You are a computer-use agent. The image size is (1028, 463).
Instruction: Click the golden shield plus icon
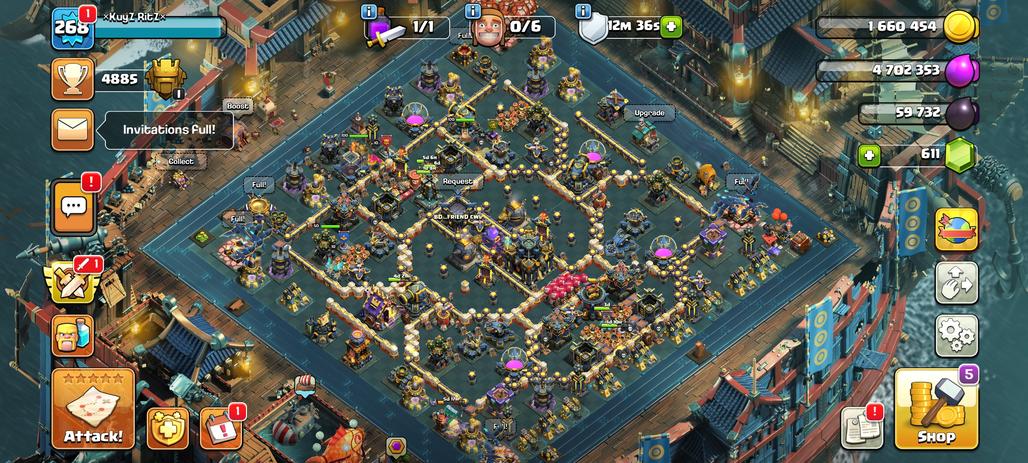coord(167,428)
